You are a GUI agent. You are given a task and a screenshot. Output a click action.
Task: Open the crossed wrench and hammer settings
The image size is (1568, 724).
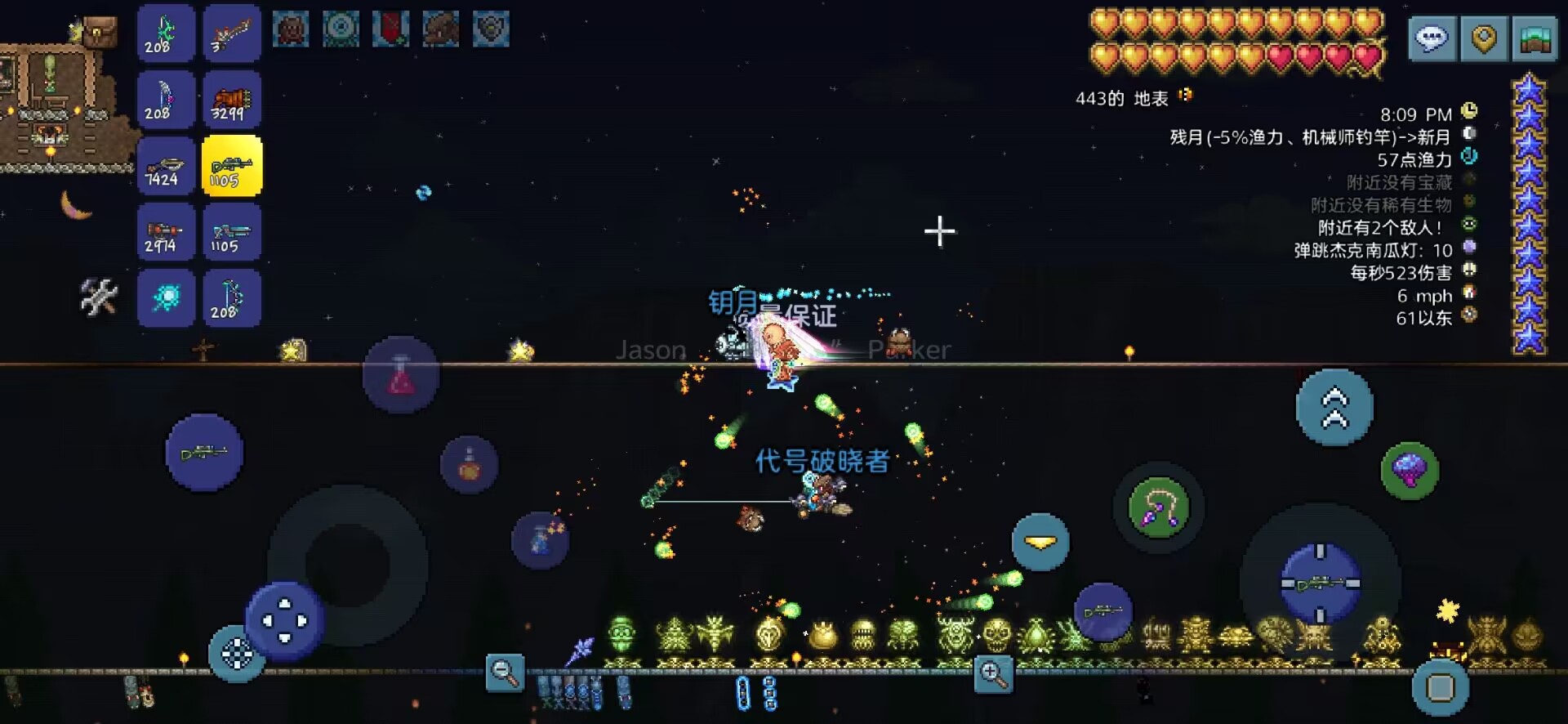click(99, 297)
